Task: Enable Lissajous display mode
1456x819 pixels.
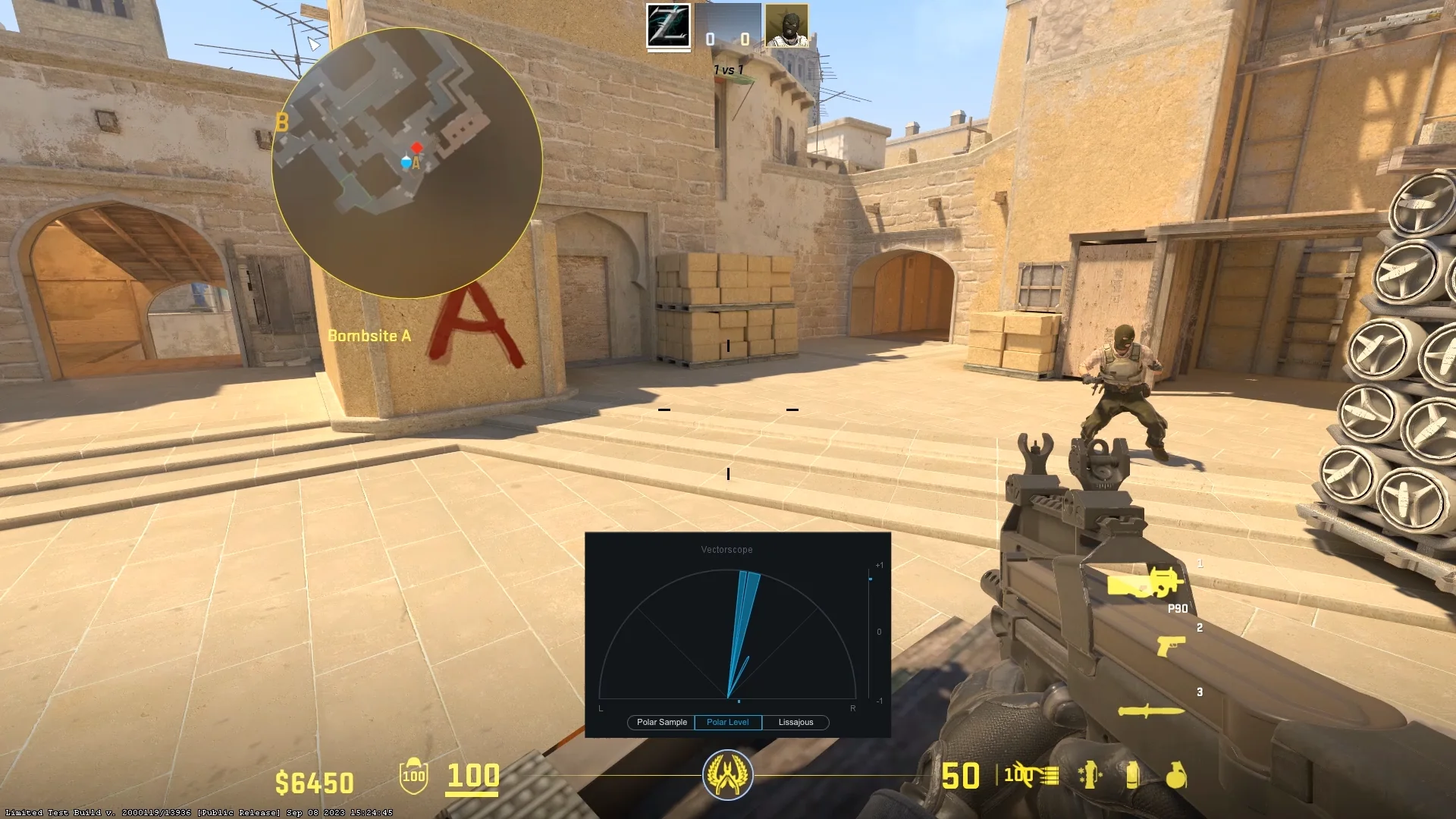Action: pyautogui.click(x=795, y=722)
